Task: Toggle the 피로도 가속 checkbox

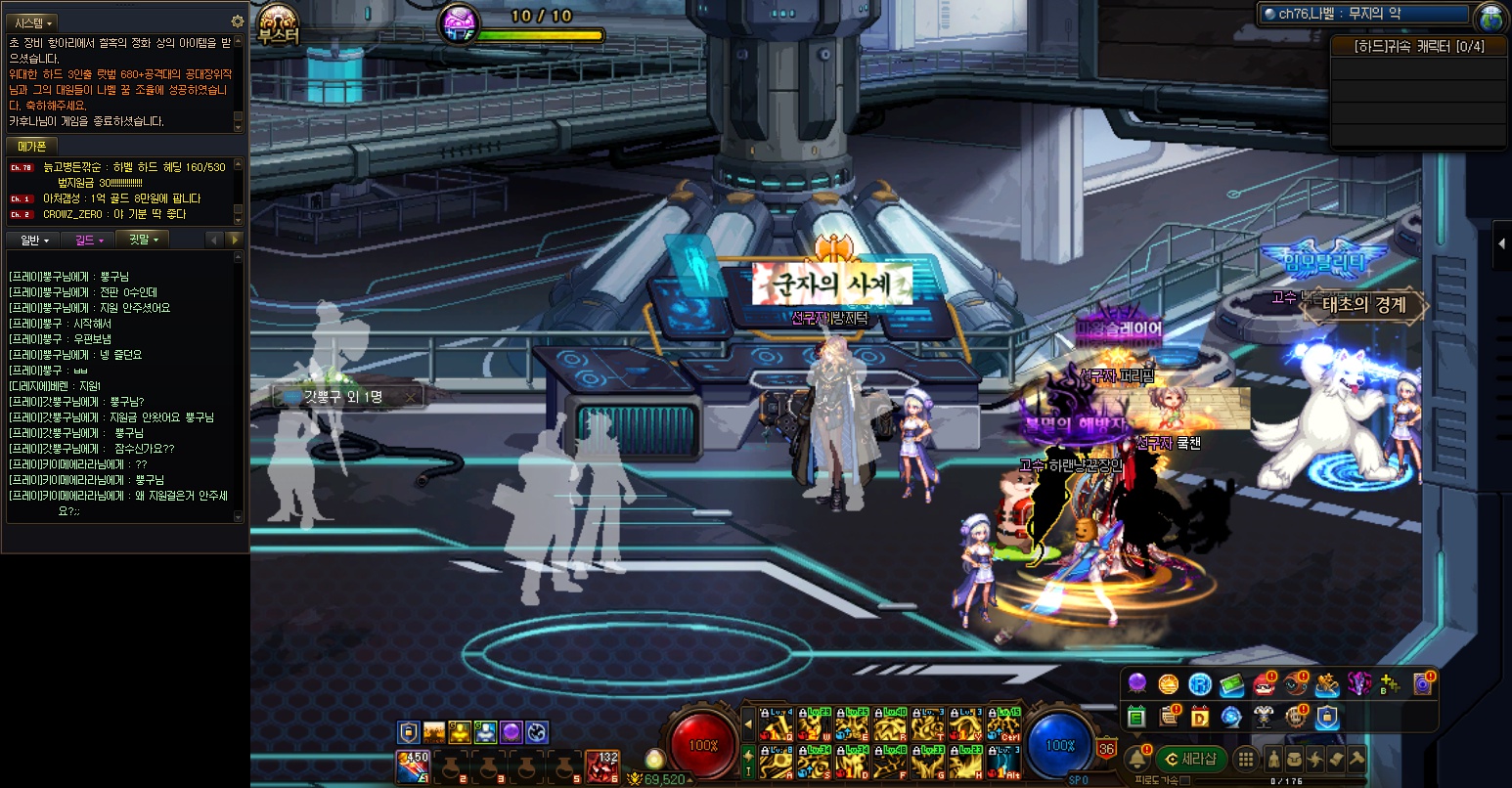Action: [1185, 780]
